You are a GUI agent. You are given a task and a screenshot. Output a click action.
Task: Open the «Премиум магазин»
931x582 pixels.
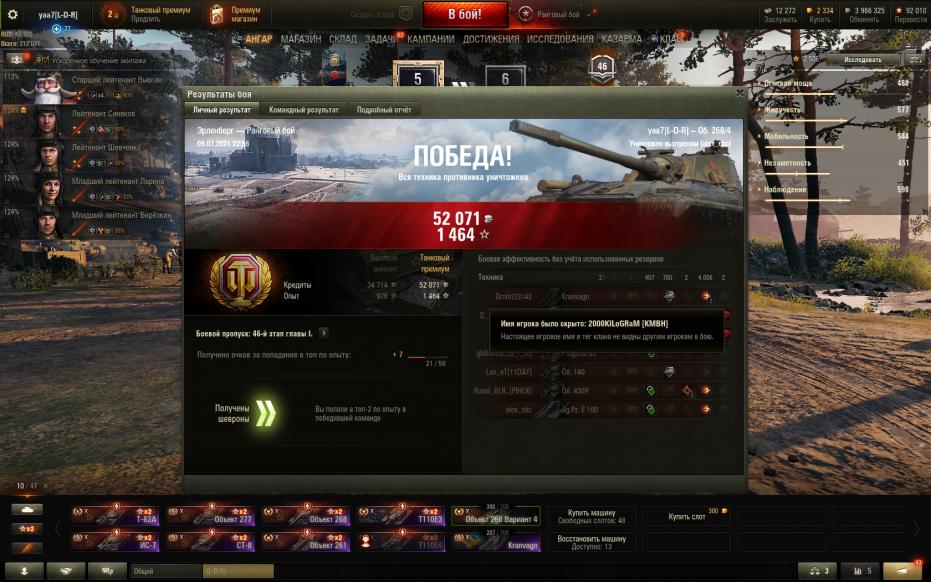(x=236, y=14)
